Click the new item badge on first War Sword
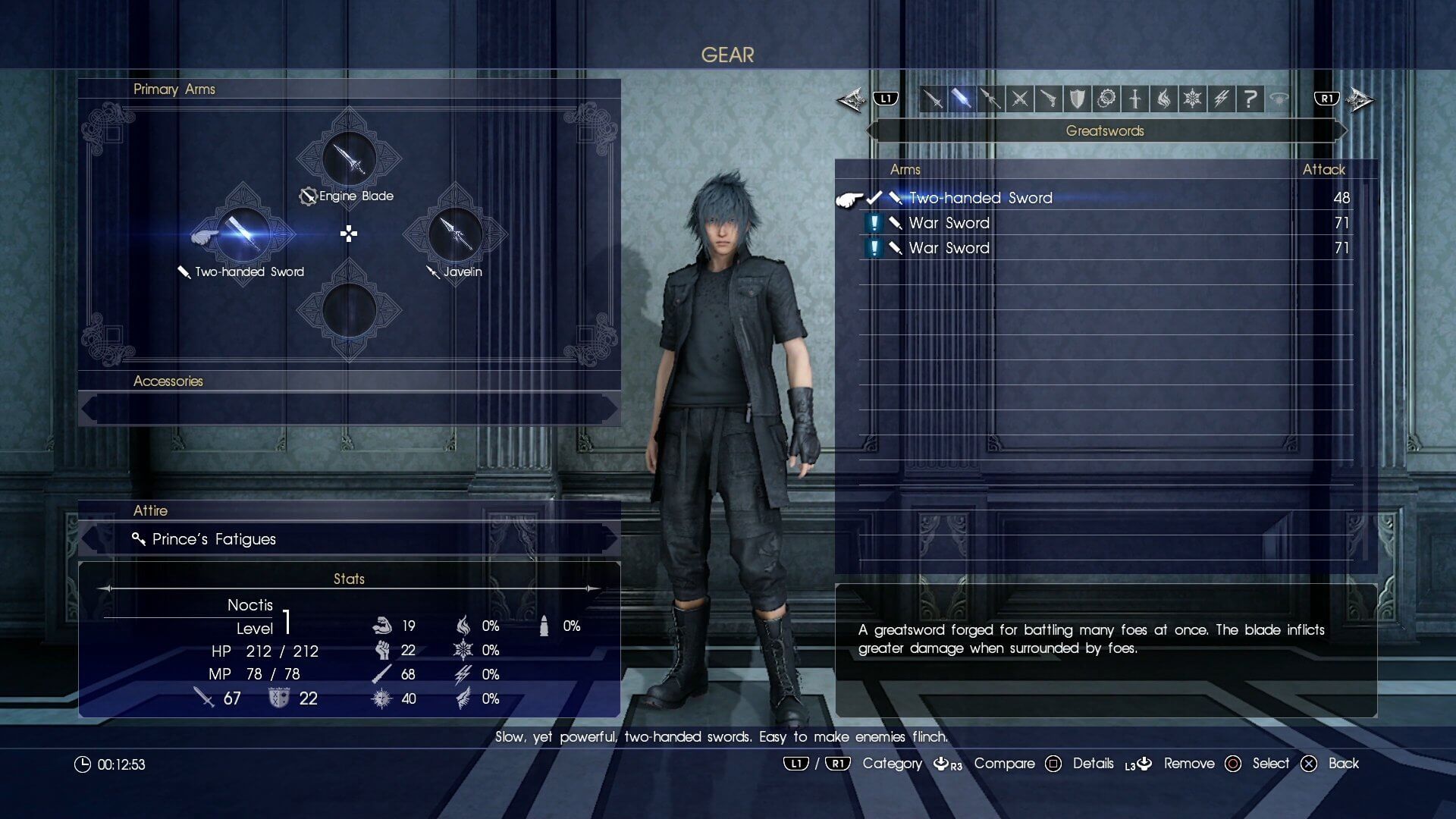 coord(872,222)
